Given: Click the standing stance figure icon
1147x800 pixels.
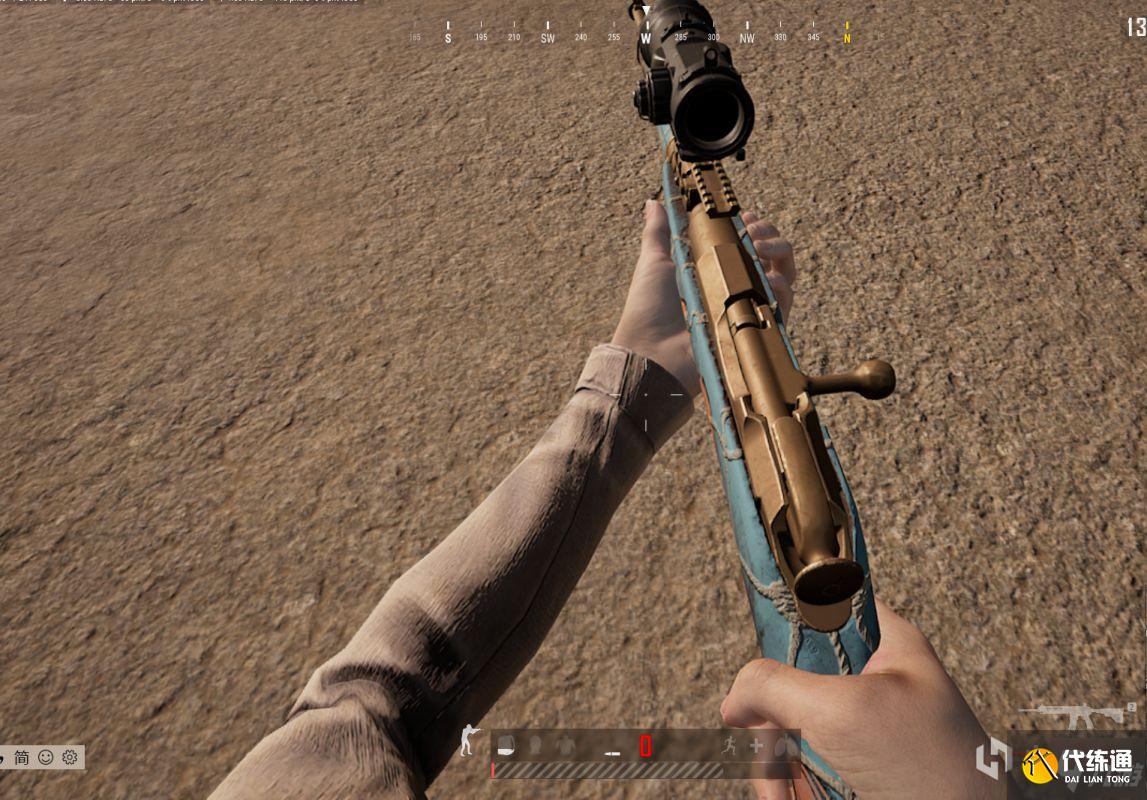Looking at the screenshot, I should [468, 742].
